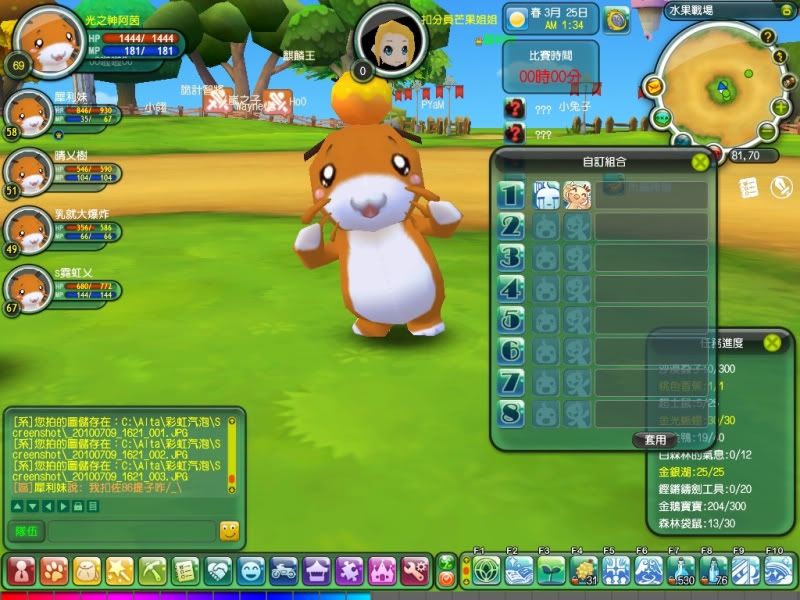Image resolution: width=800 pixels, height=600 pixels.
Task: Switch the chat channel via the 隊伍 button
Action: (x=26, y=531)
